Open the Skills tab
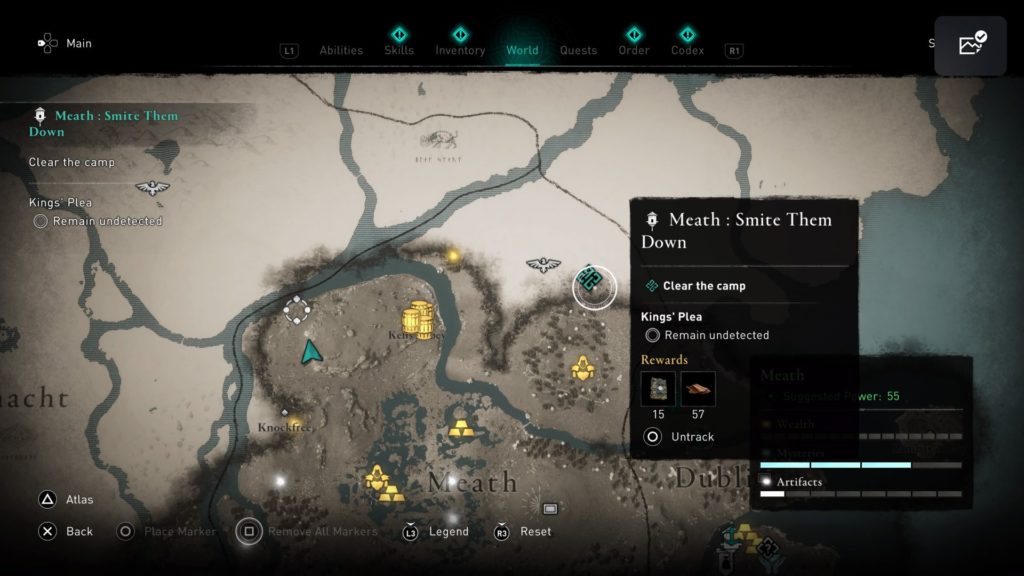The height and width of the screenshot is (576, 1024). [x=399, y=50]
